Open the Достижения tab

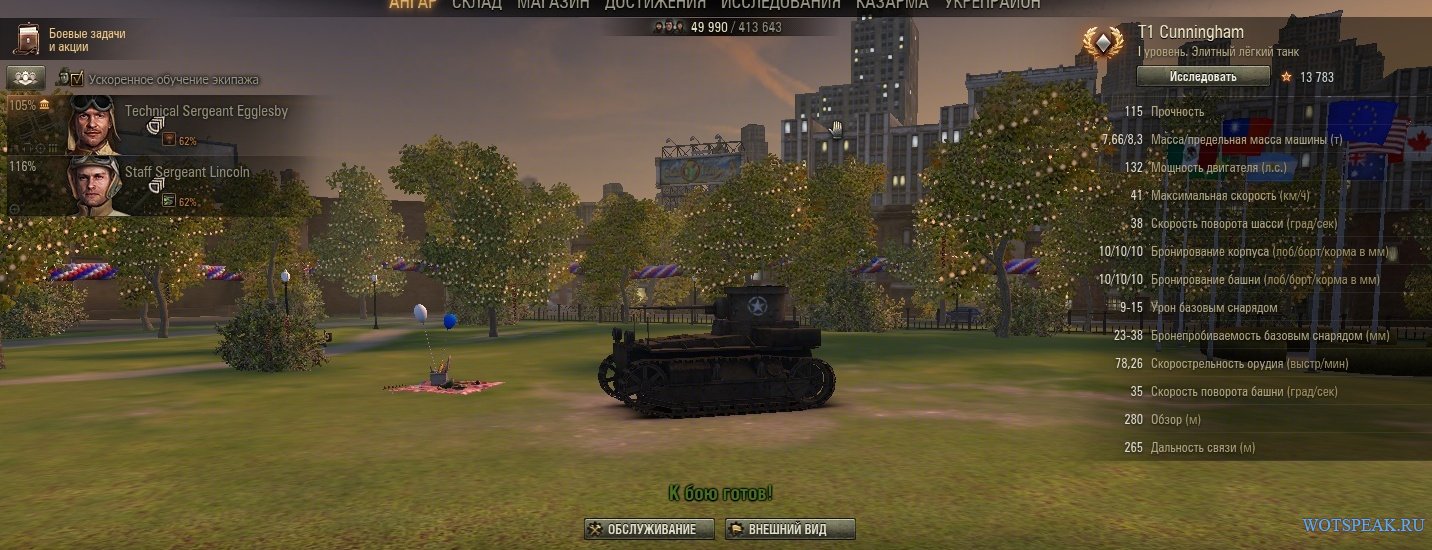coord(652,4)
